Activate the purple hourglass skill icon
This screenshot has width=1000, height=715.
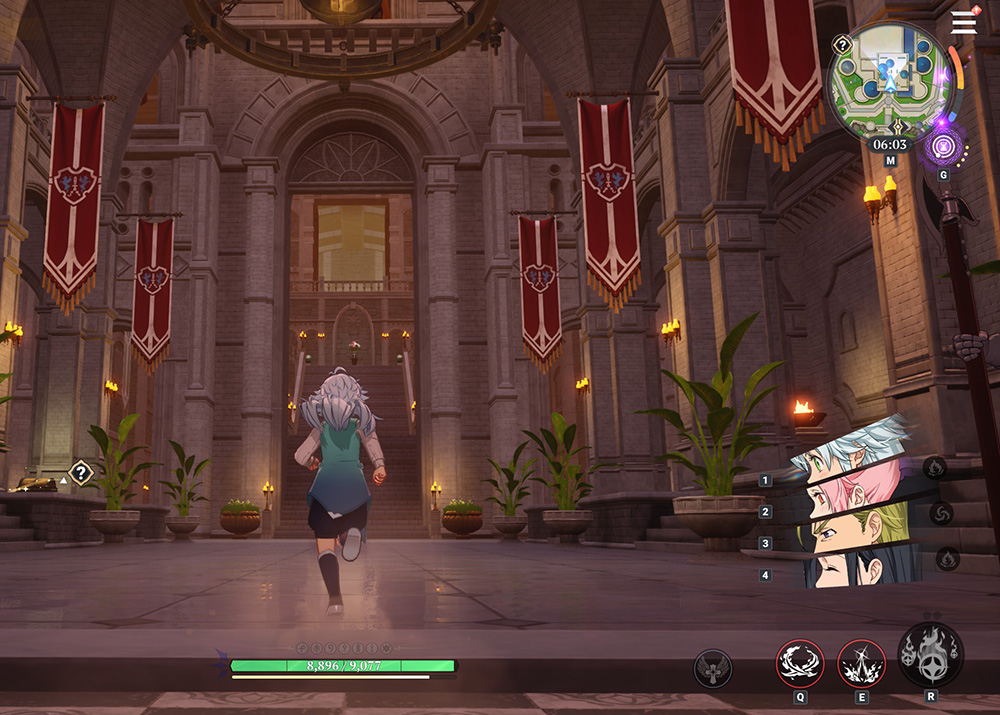(943, 147)
